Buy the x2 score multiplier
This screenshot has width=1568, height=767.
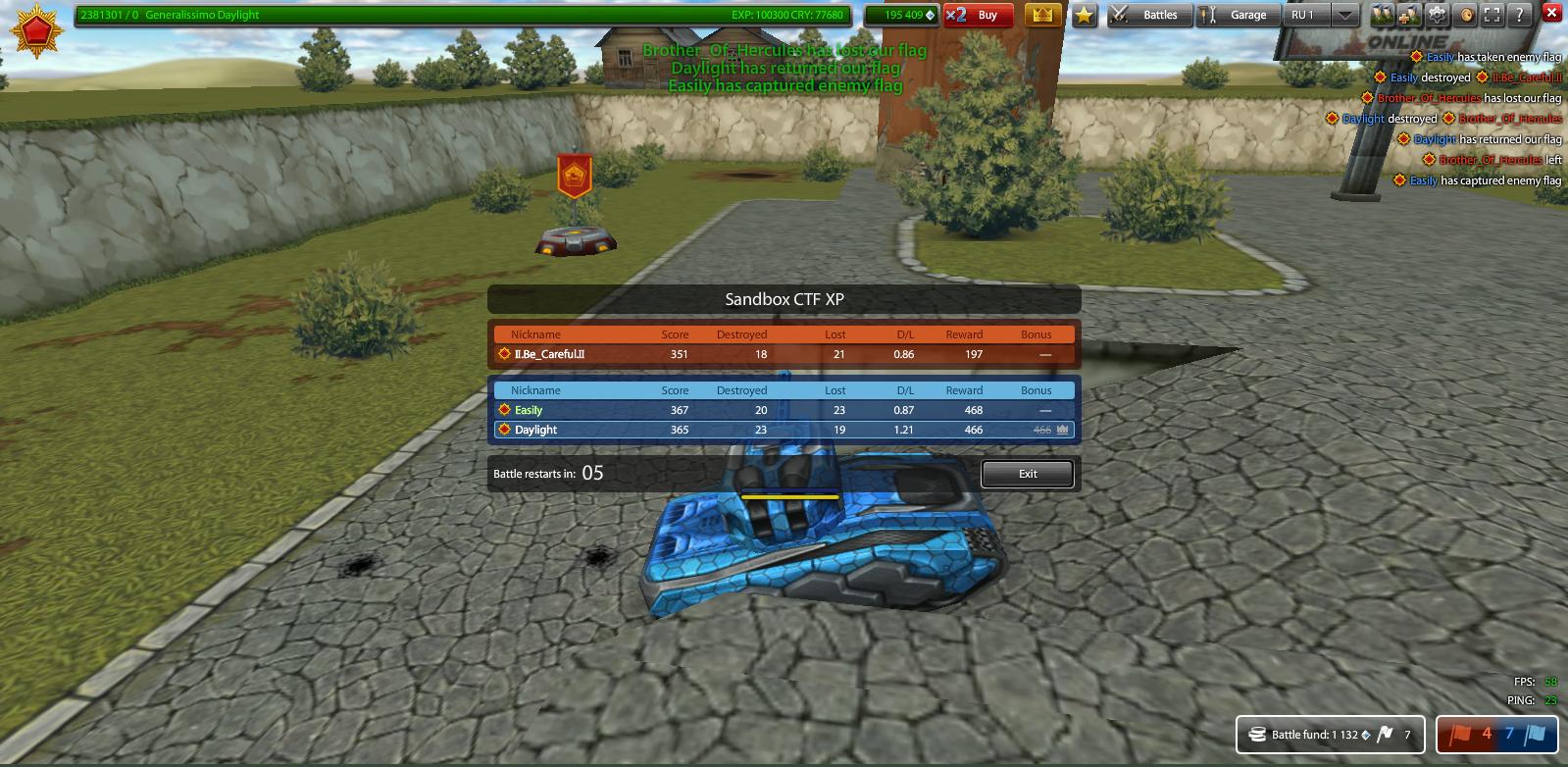[977, 15]
